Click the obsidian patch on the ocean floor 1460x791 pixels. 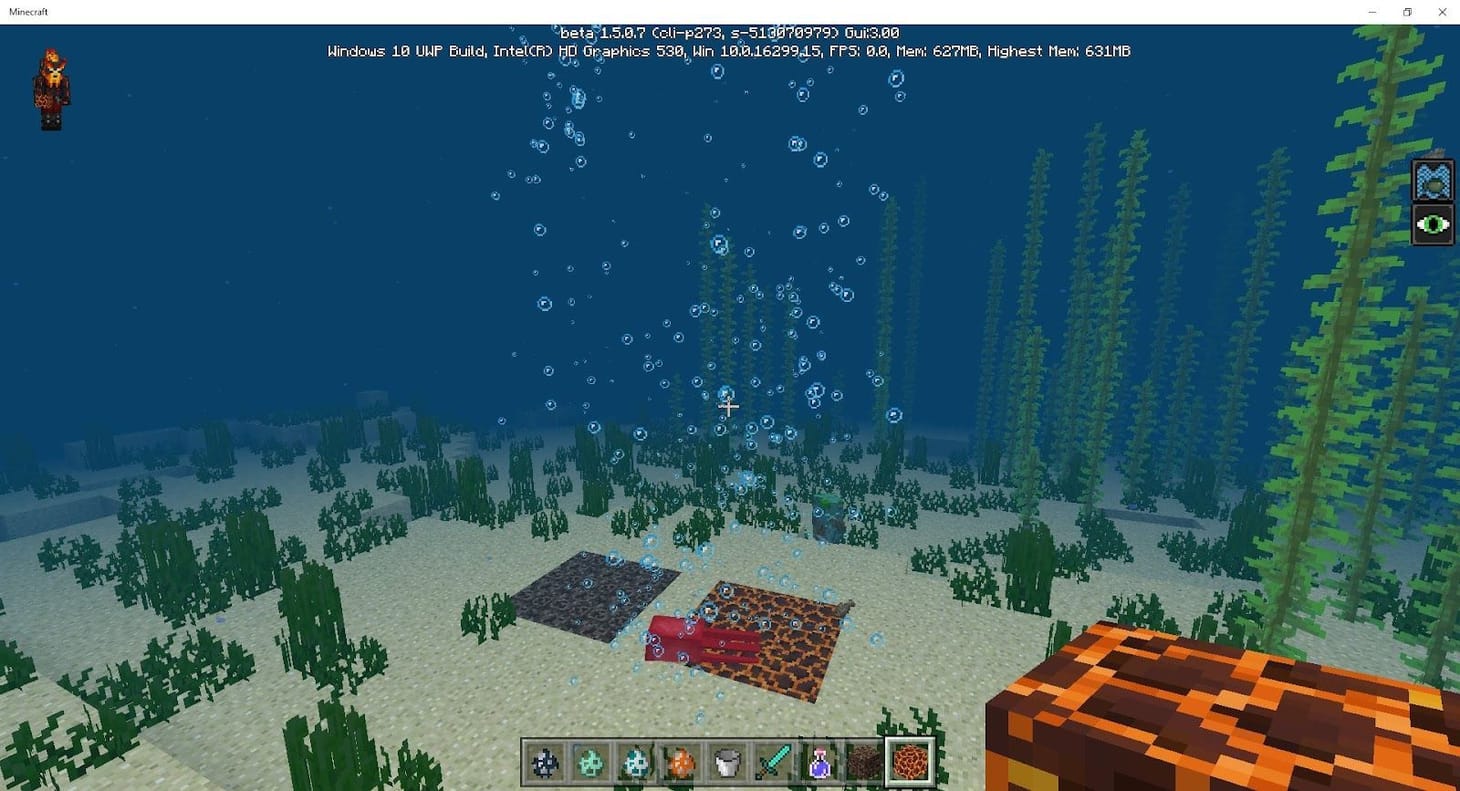pyautogui.click(x=590, y=595)
